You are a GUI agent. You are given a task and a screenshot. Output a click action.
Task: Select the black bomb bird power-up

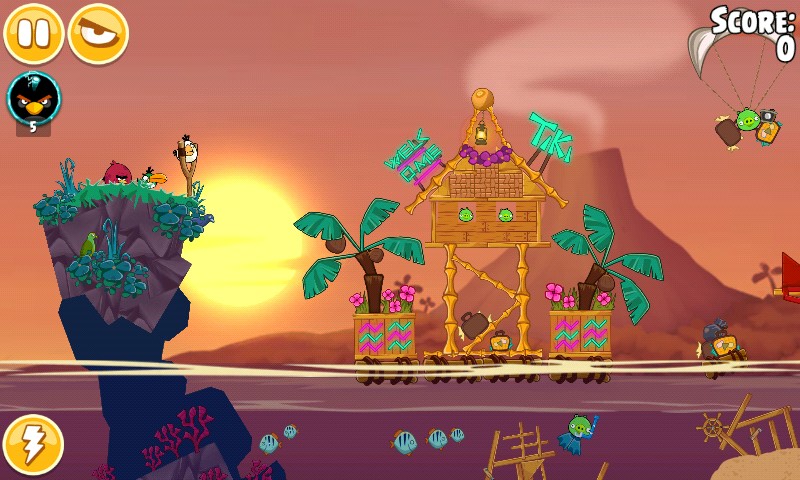(34, 98)
